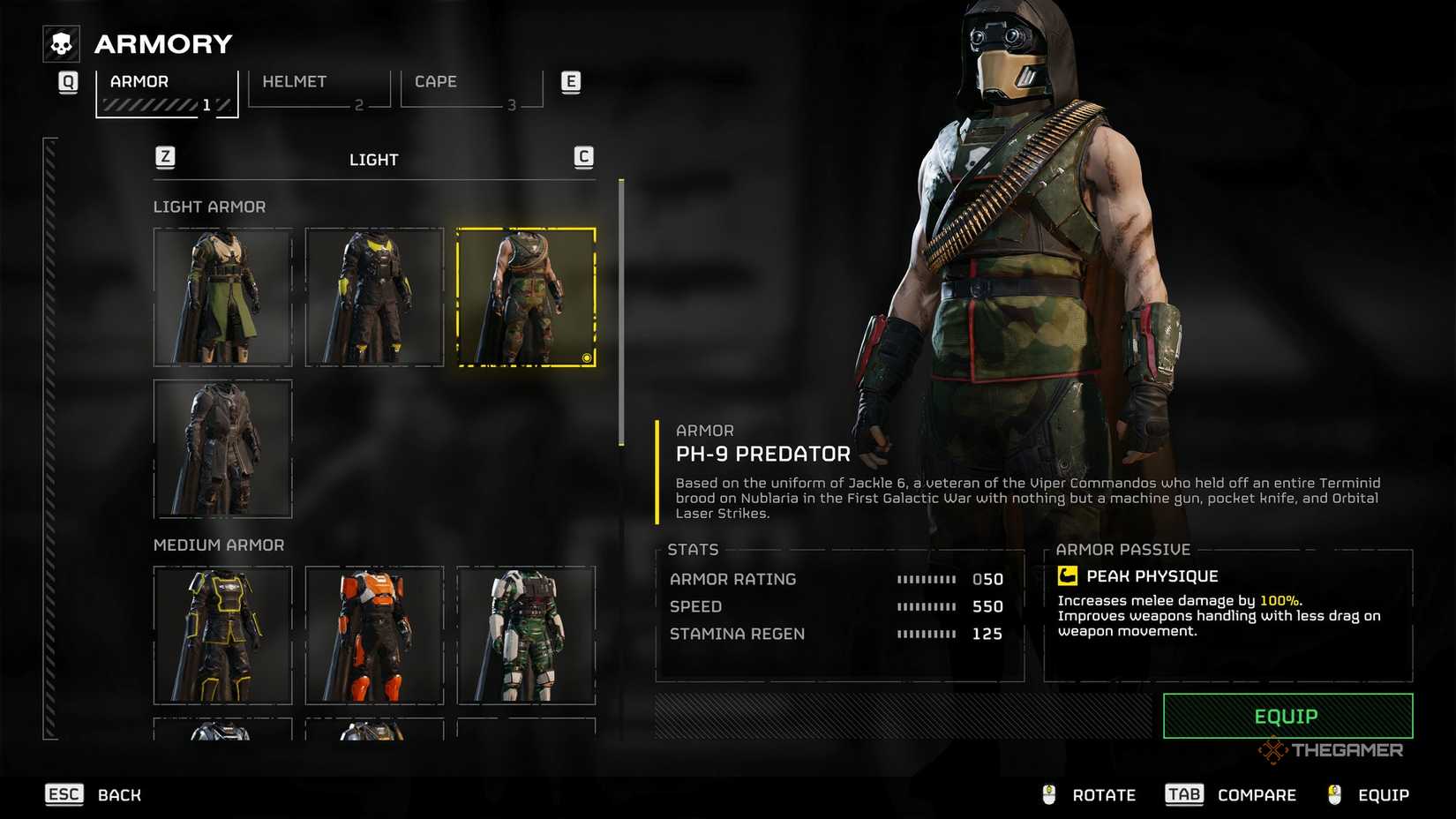Click the Z key icon above the list

[164, 156]
